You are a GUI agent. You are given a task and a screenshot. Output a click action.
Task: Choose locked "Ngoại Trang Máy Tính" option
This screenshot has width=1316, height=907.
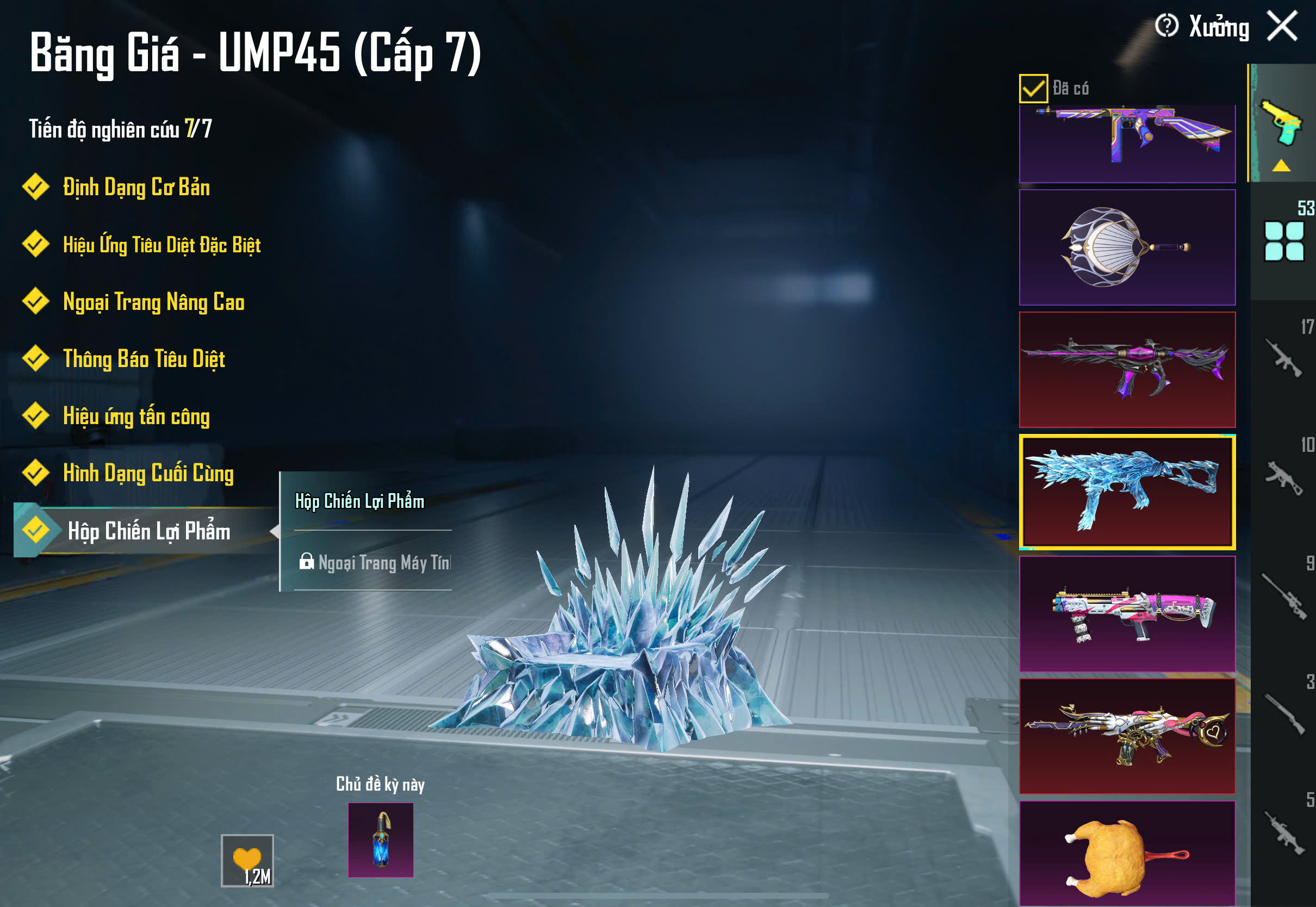point(375,563)
